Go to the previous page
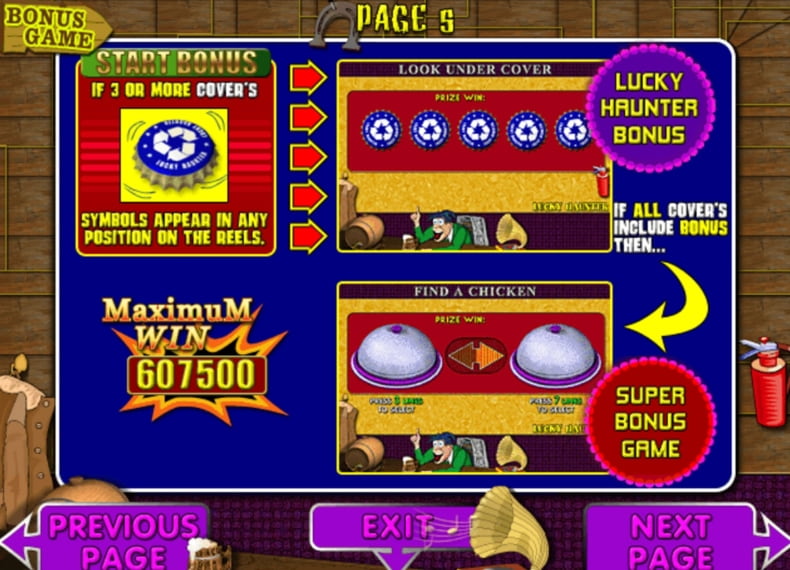790x570 pixels. pyautogui.click(x=120, y=539)
